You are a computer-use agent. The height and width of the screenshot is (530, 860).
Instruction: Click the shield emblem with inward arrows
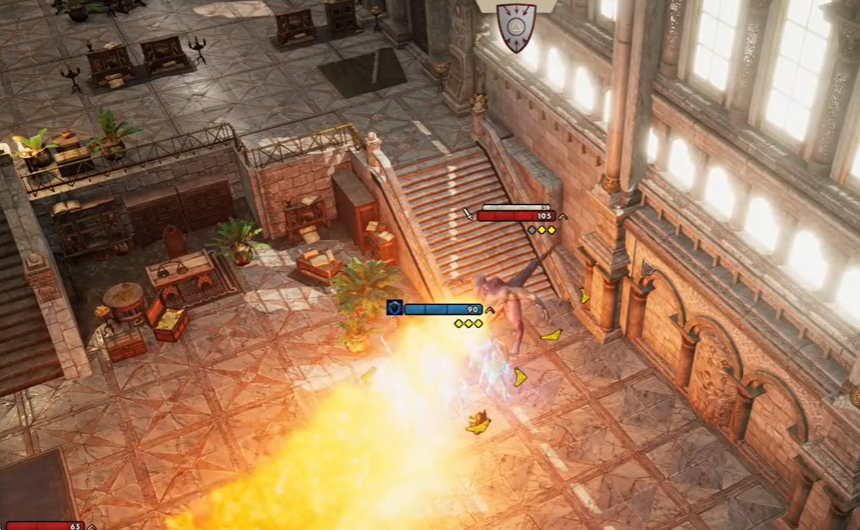(516, 26)
